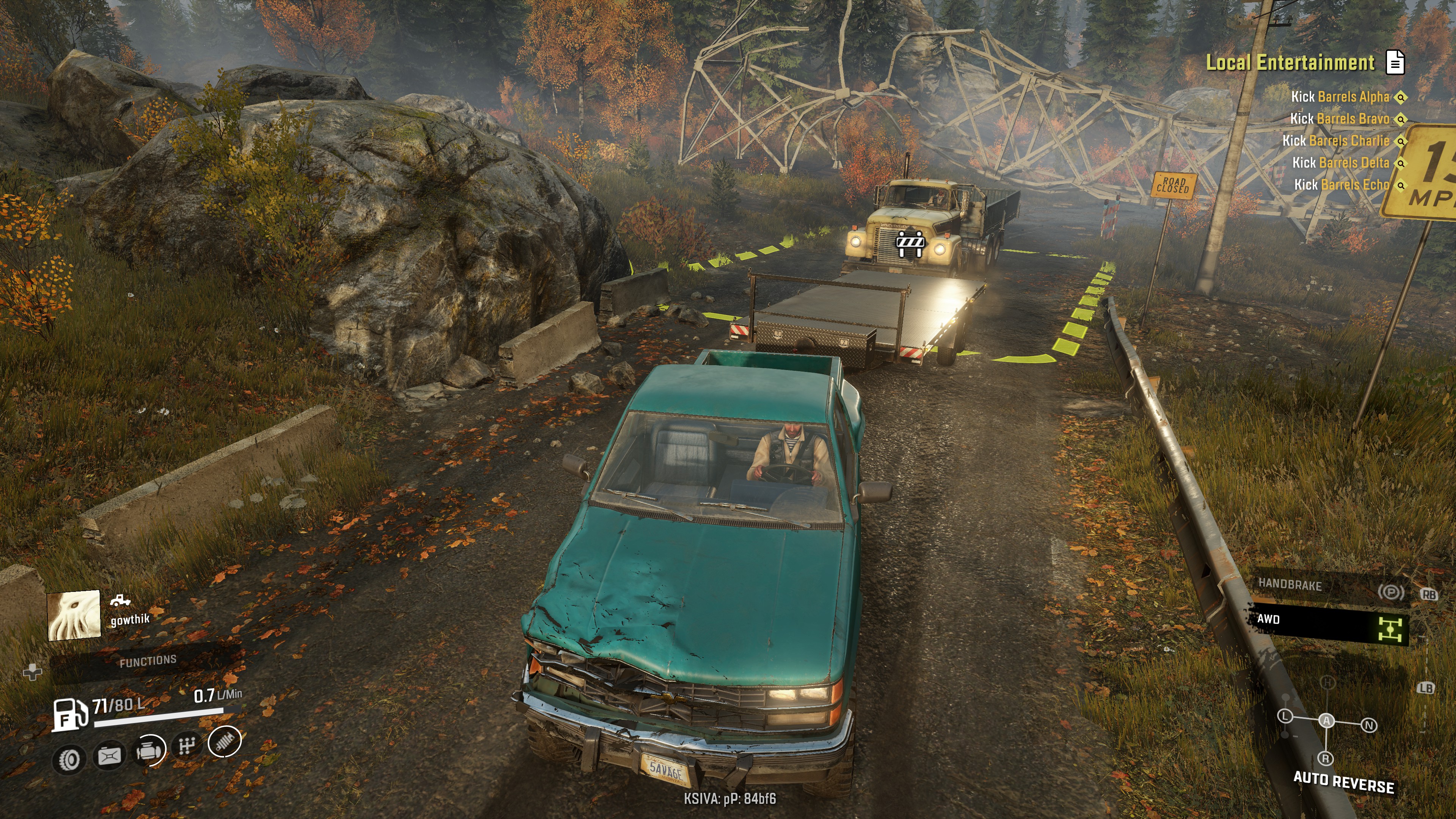Image resolution: width=1456 pixels, height=819 pixels.
Task: Open the Functions menu
Action: (x=148, y=661)
